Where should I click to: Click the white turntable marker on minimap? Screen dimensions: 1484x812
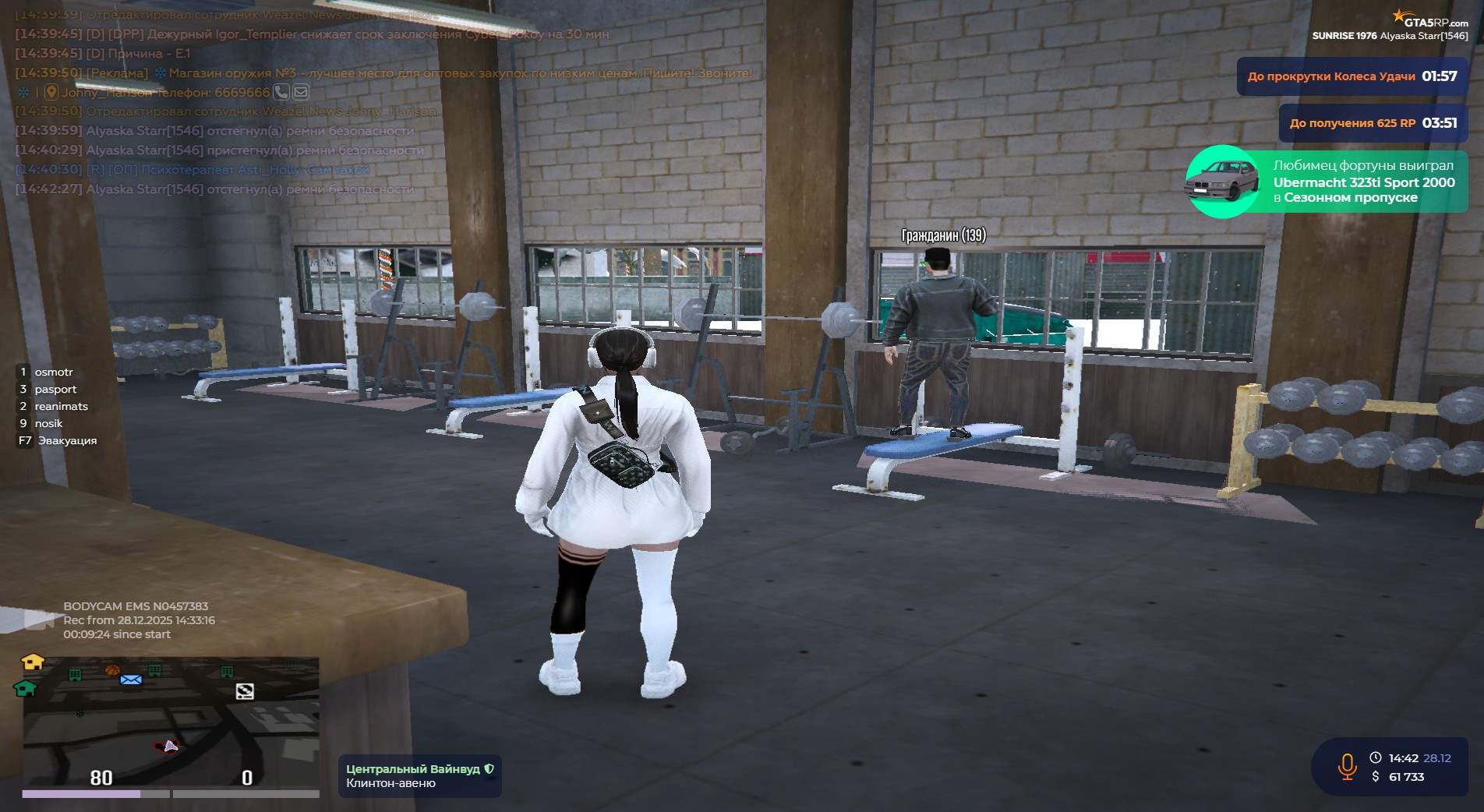245,691
